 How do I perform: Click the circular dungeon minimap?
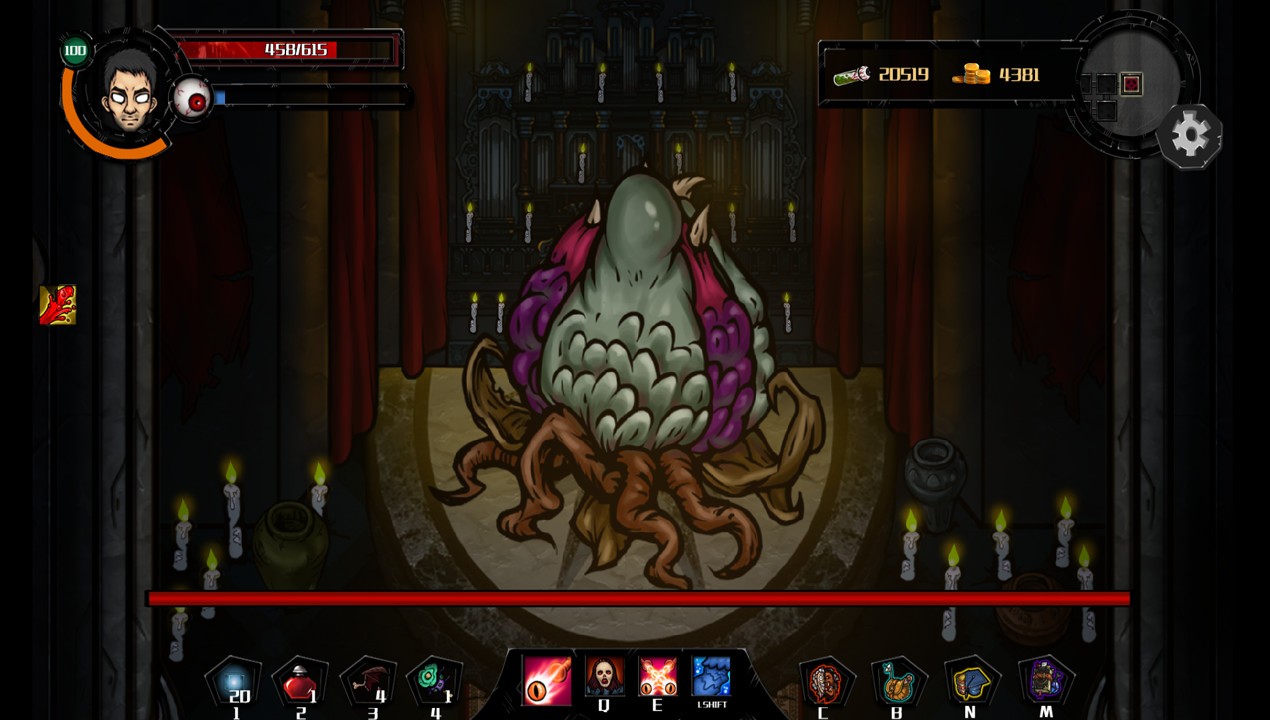click(1128, 80)
